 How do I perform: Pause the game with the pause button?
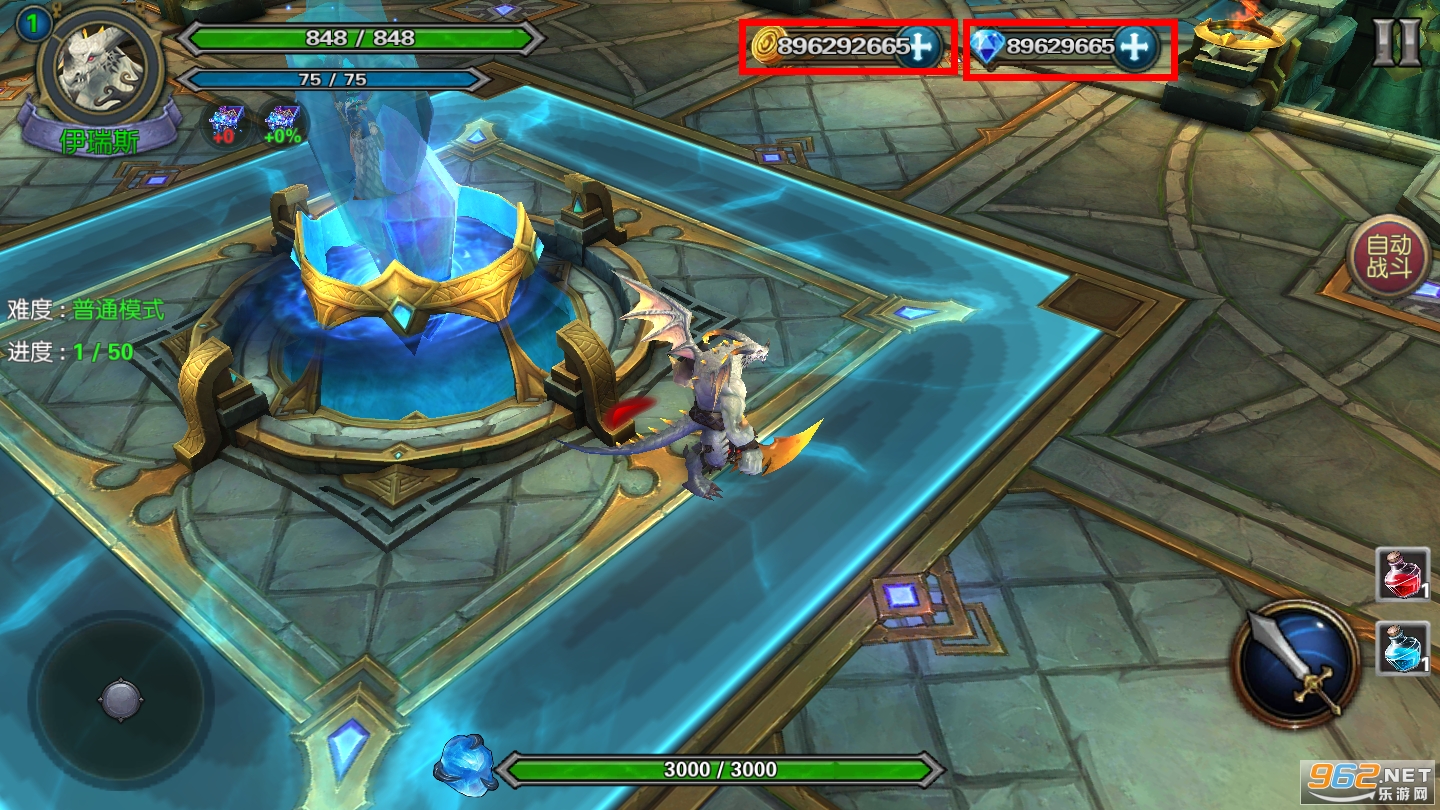pos(1396,41)
